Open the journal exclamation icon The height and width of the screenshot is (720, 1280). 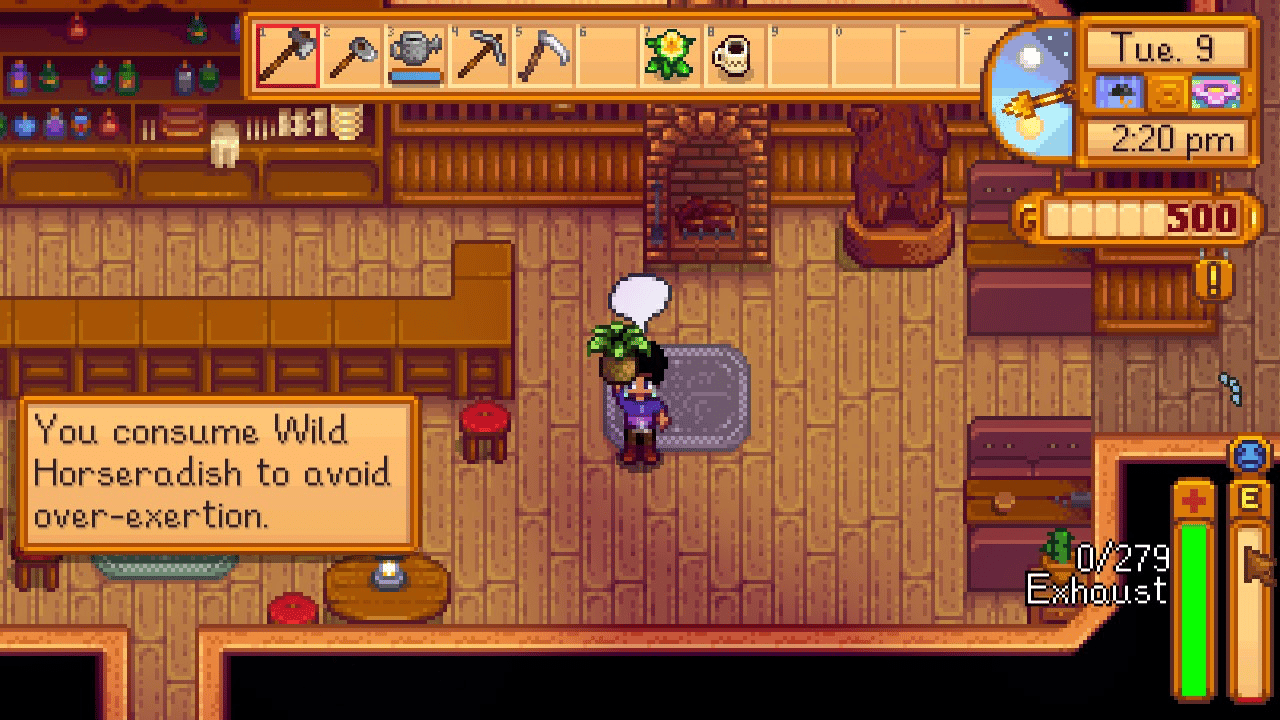[1213, 281]
